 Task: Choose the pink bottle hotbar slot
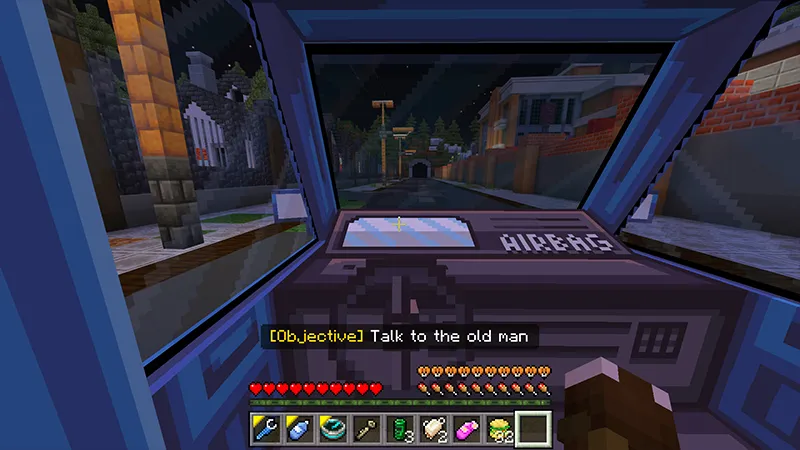pyautogui.click(x=467, y=429)
